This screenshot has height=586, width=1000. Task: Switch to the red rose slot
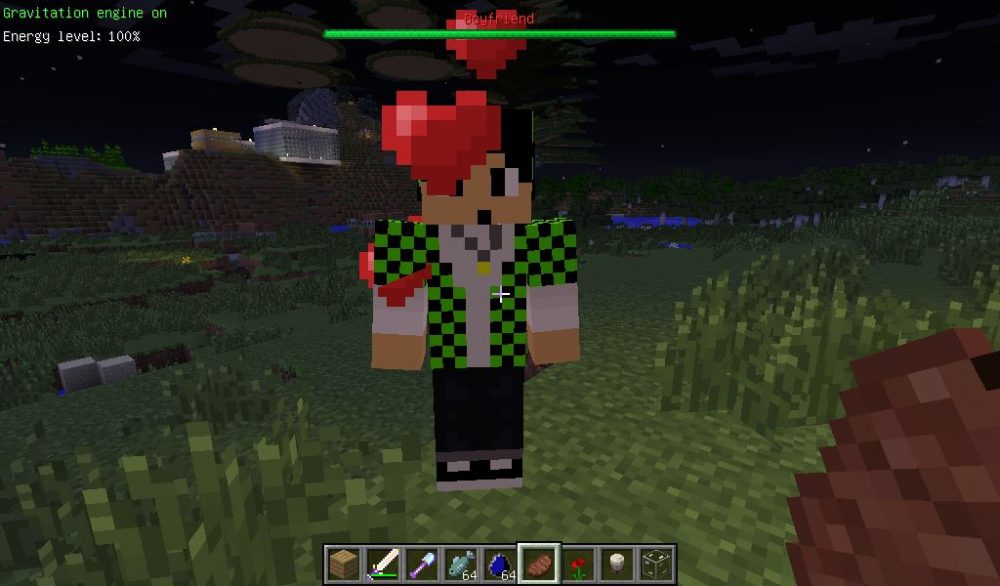pos(577,564)
